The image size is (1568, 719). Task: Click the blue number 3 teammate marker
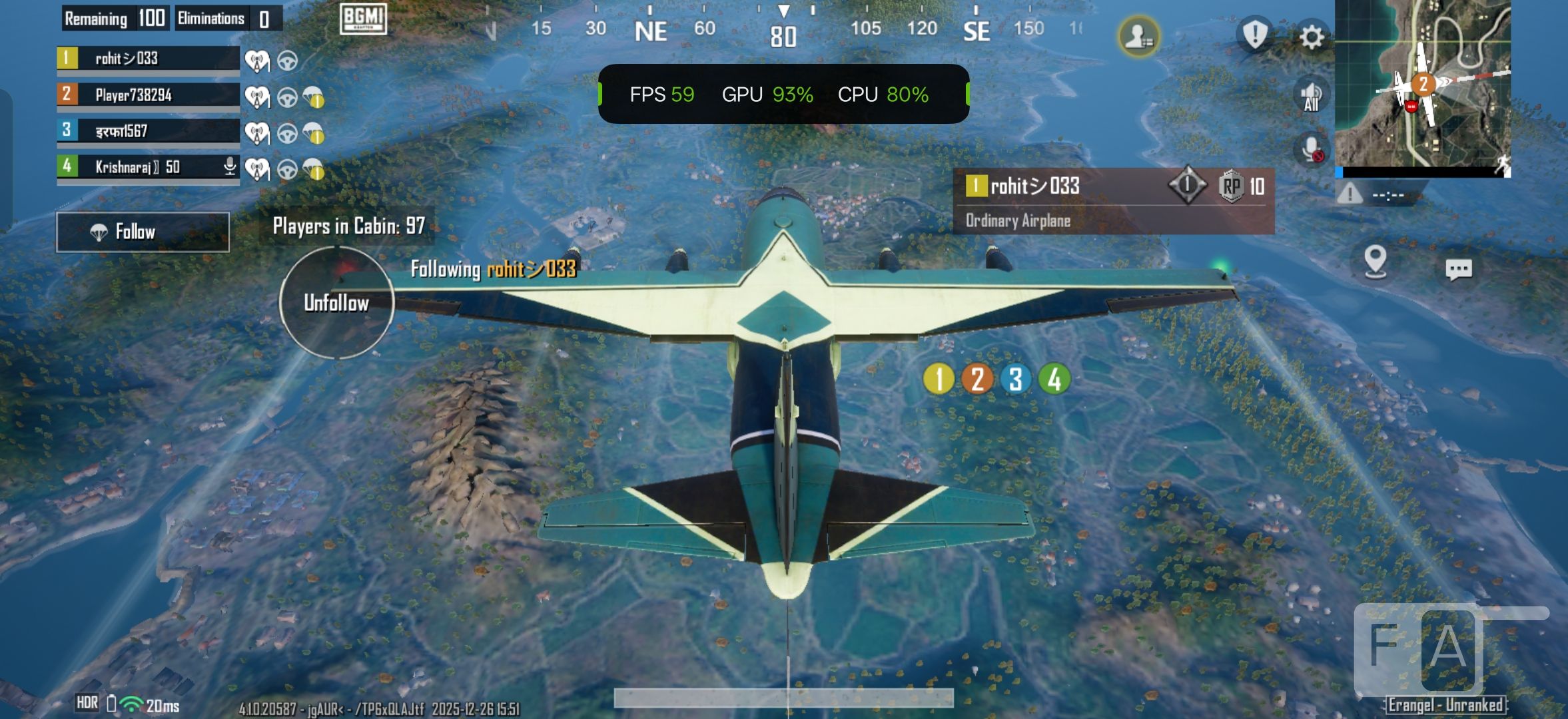coord(1015,379)
